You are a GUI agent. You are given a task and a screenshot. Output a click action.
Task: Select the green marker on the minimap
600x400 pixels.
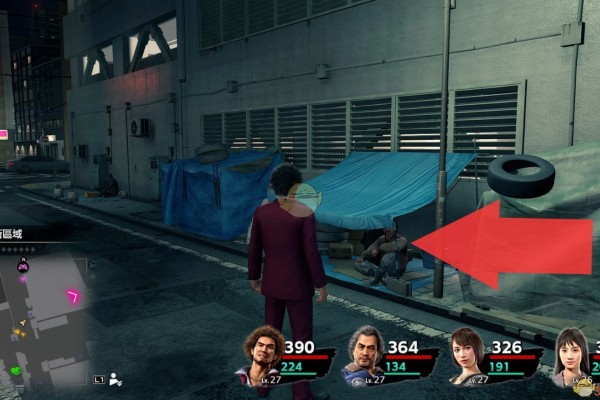(16, 372)
